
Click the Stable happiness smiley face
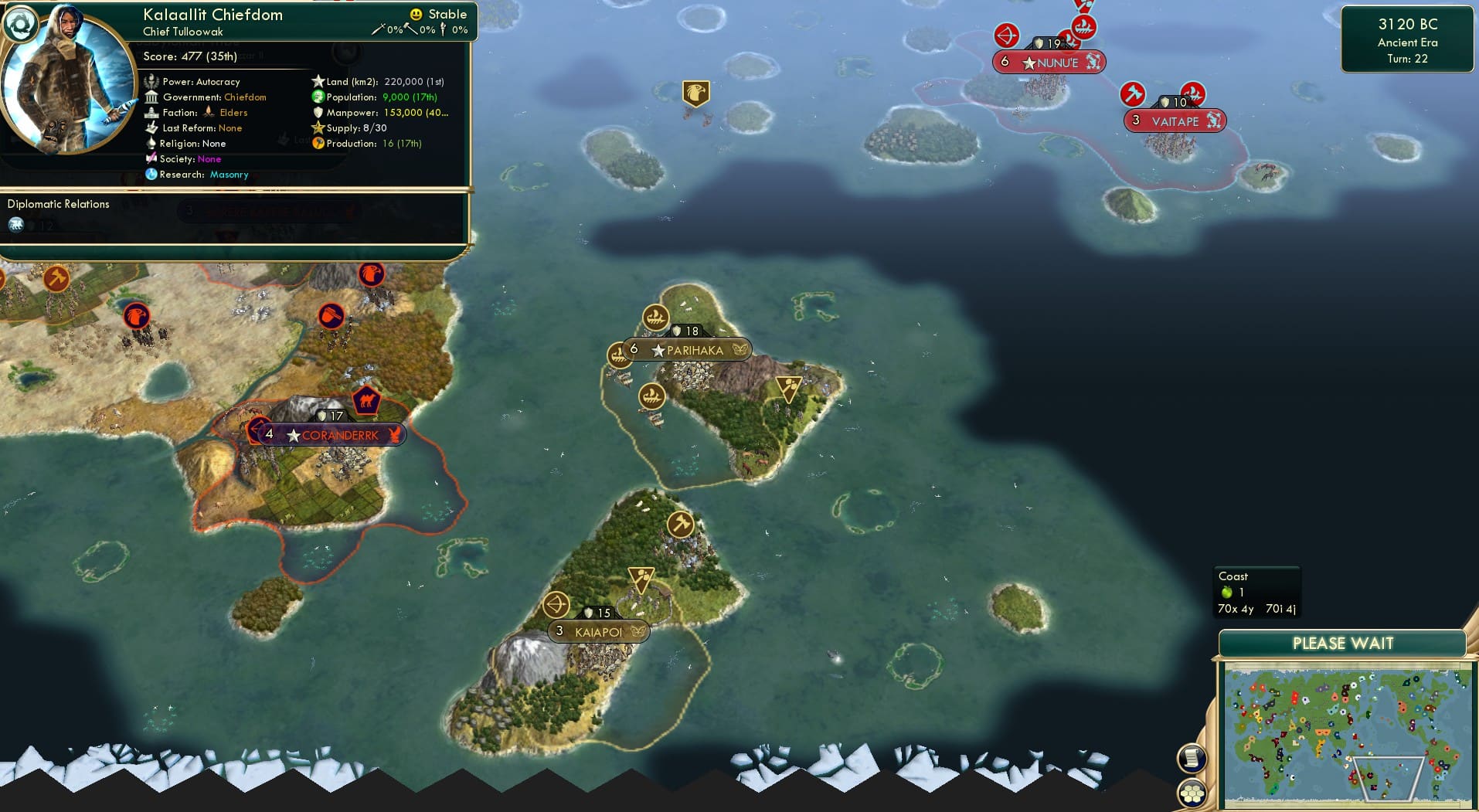[416, 14]
